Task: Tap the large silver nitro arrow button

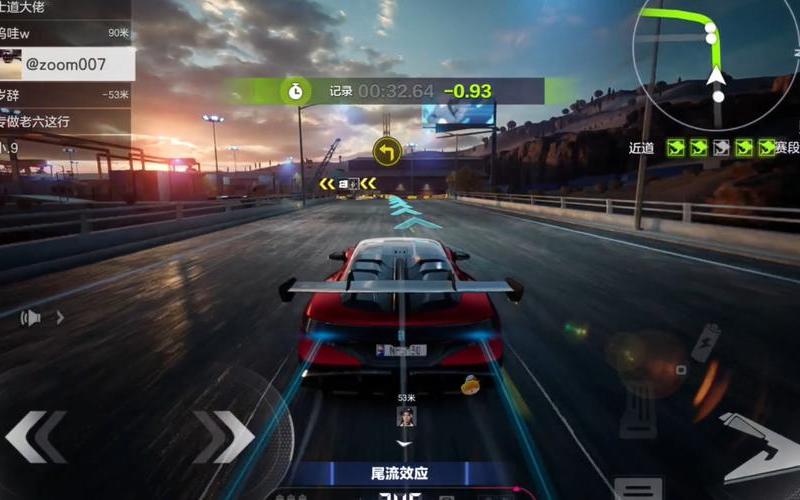Action: click(761, 447)
